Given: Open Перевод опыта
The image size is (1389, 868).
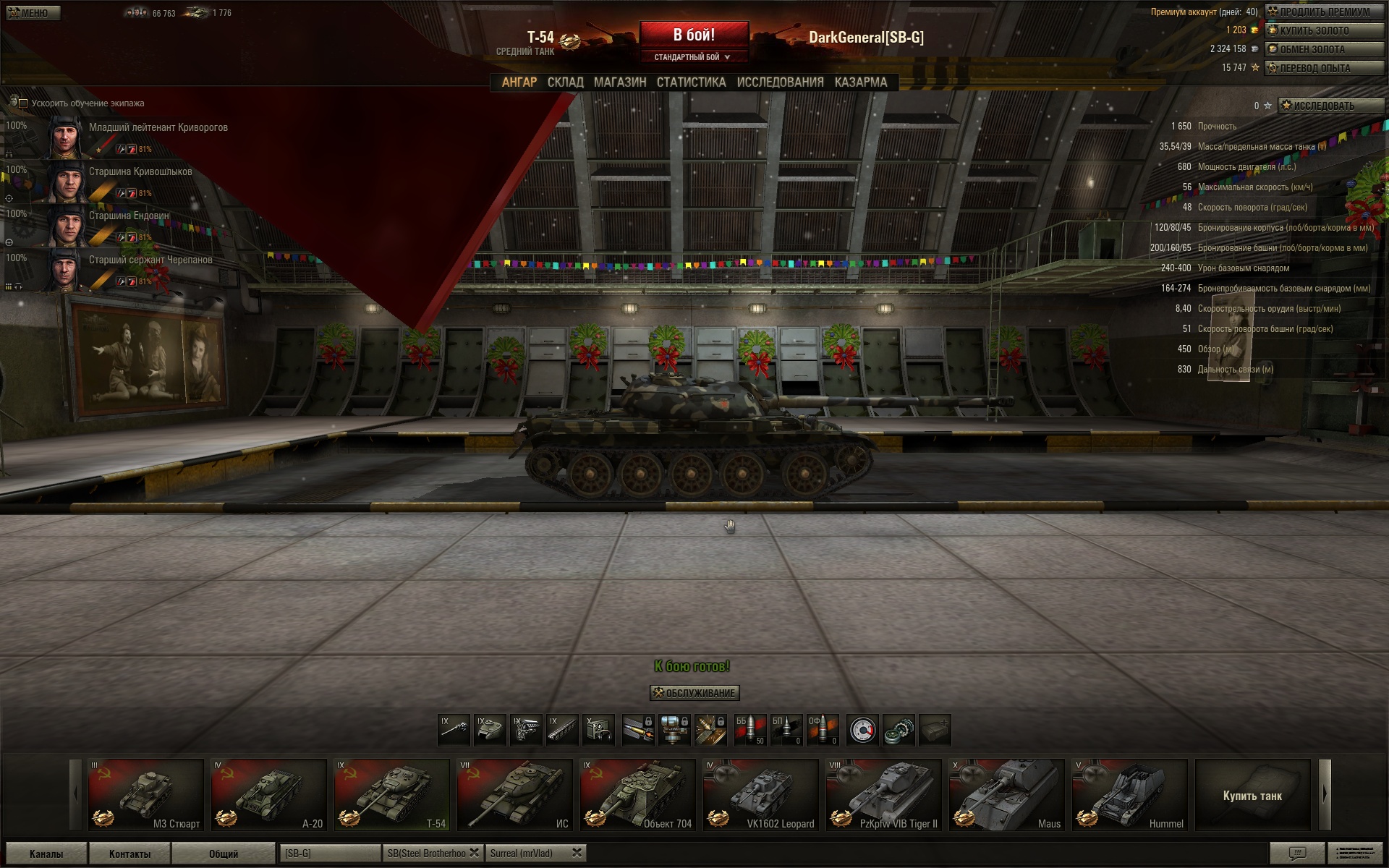Looking at the screenshot, I should pos(1324,68).
